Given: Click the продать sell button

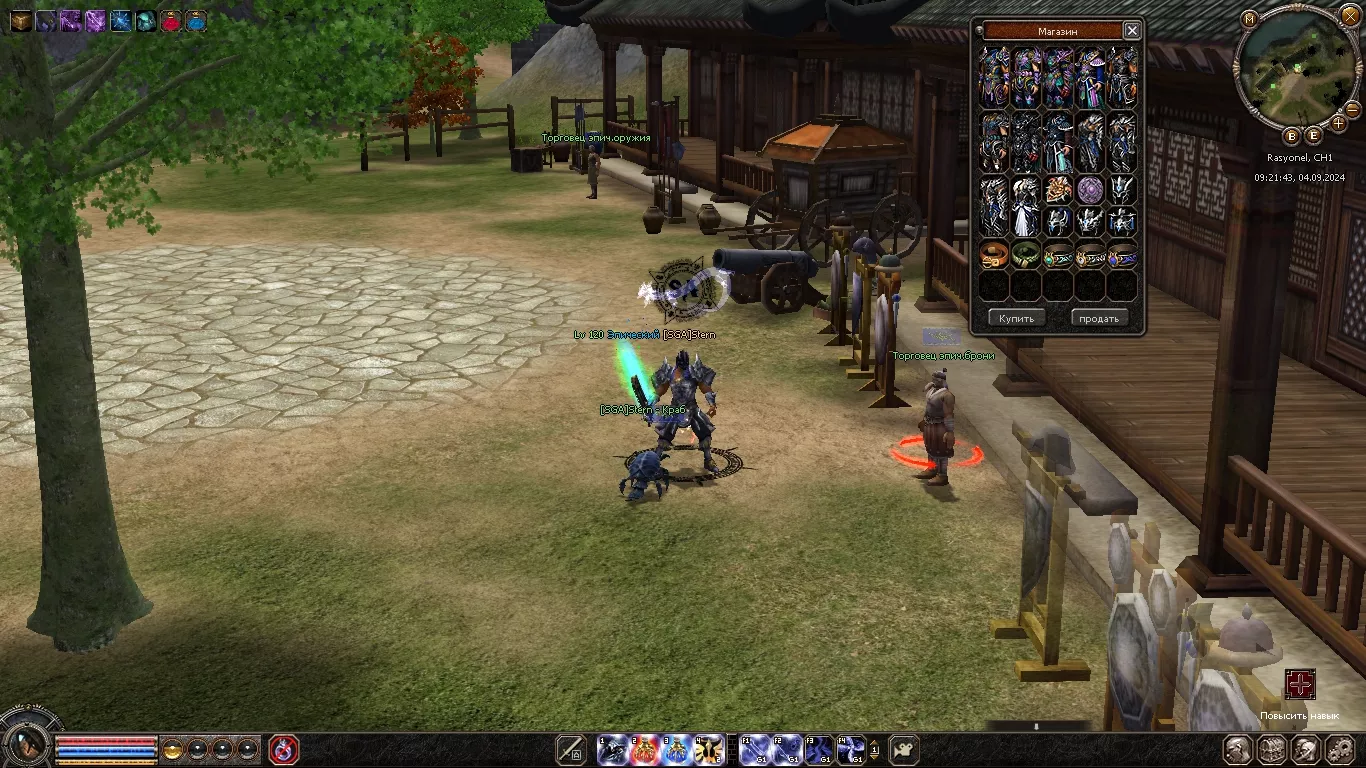Looking at the screenshot, I should click(x=1099, y=318).
